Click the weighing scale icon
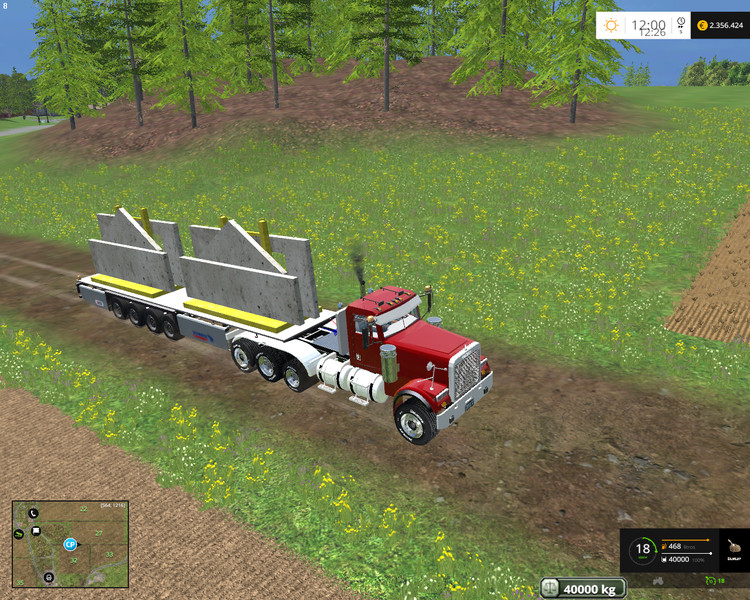Screen dimensions: 750x600 click(552, 588)
